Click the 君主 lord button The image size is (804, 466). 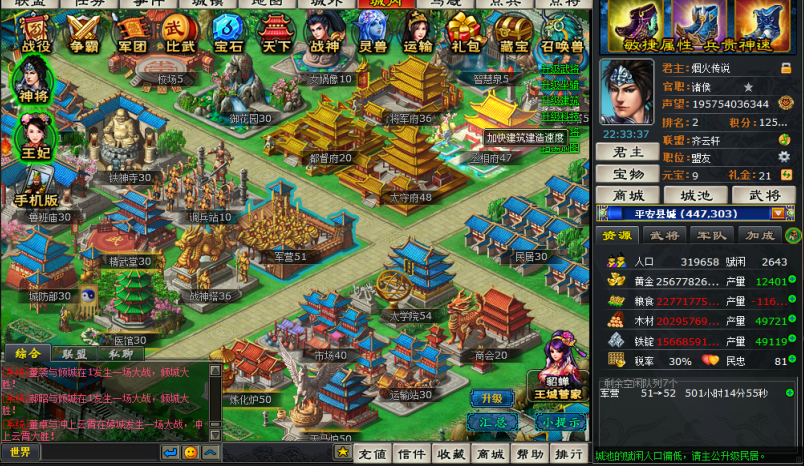click(627, 152)
